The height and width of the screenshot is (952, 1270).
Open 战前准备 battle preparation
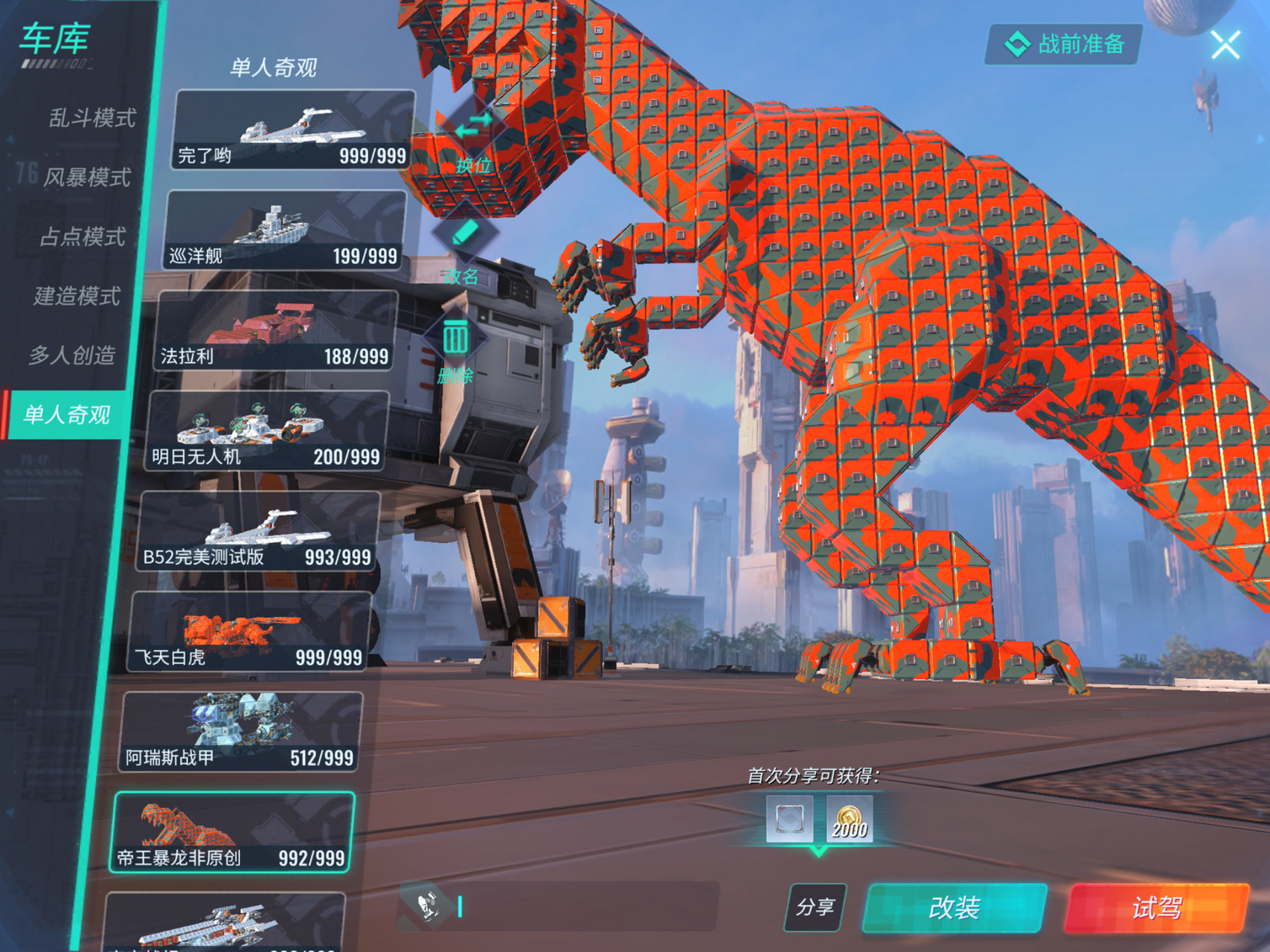pyautogui.click(x=1064, y=45)
